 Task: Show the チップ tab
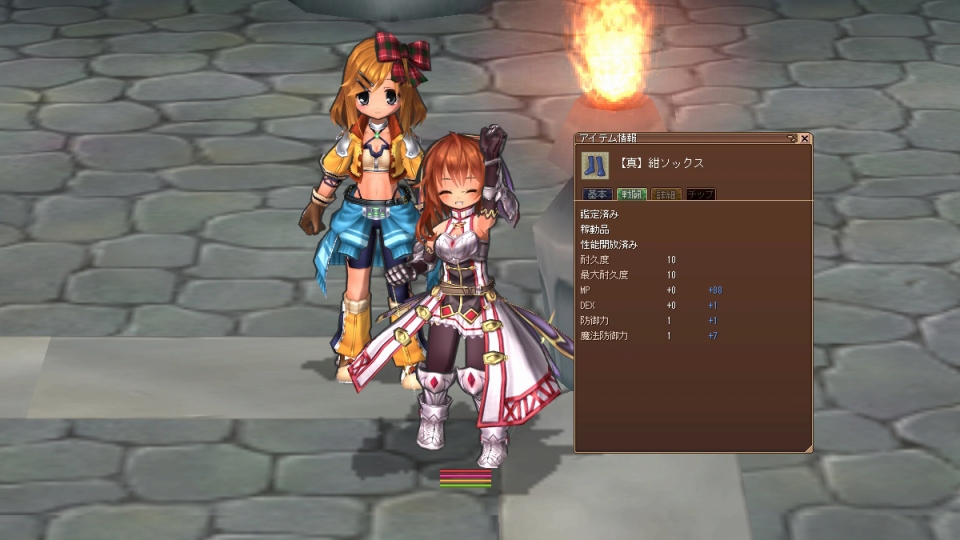pyautogui.click(x=700, y=194)
